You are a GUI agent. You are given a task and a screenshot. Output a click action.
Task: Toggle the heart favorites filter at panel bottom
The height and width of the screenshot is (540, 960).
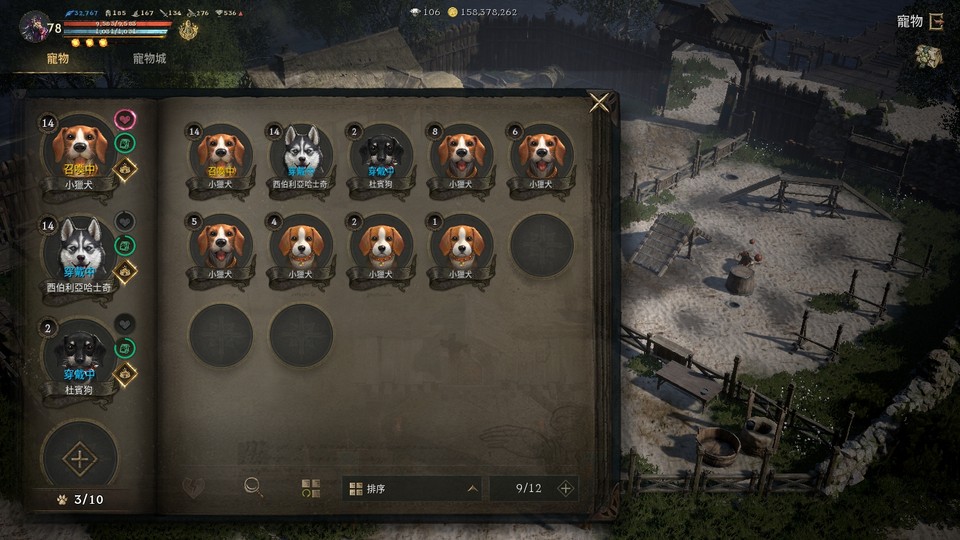coord(194,488)
